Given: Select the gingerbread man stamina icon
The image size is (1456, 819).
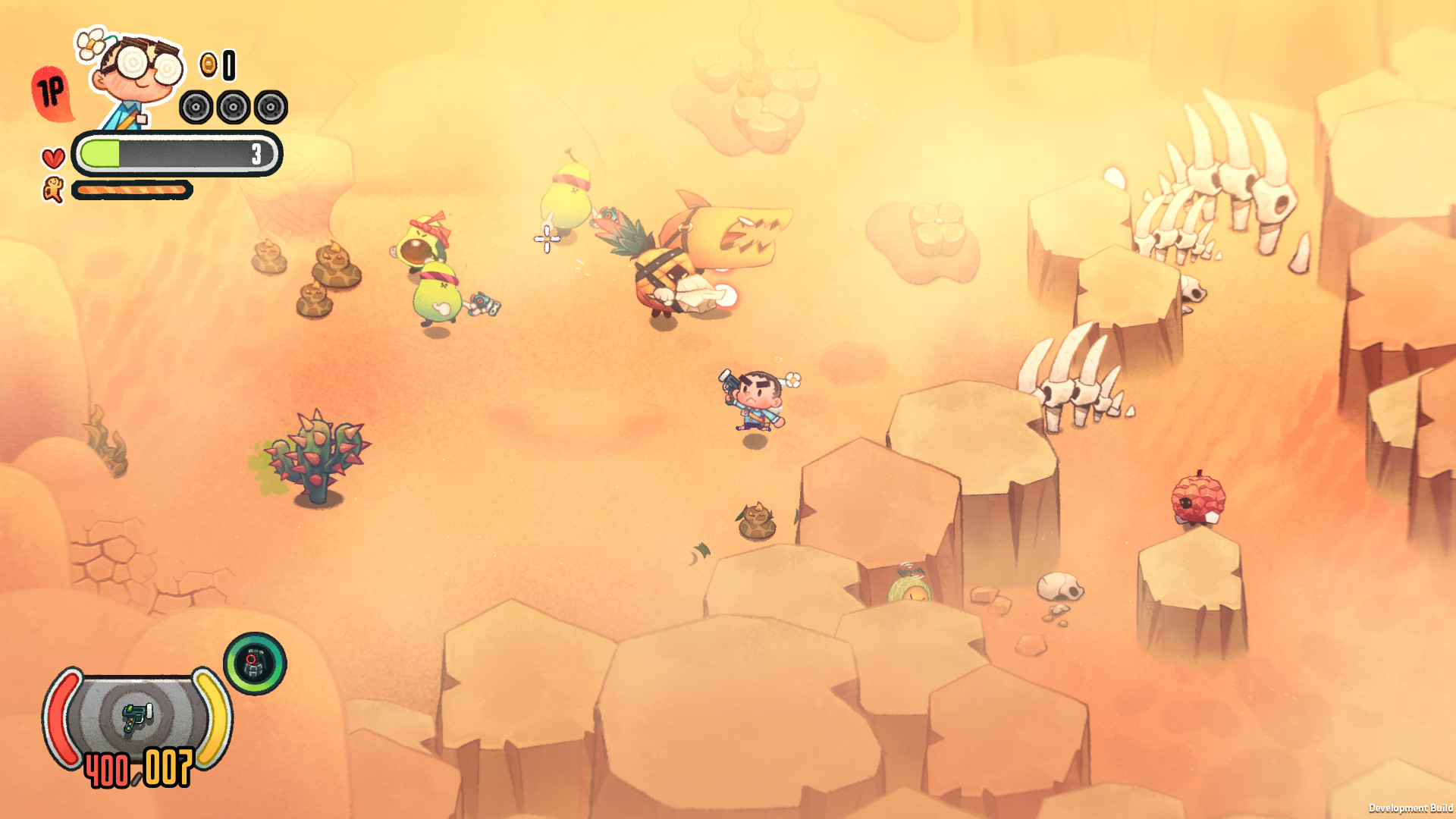Looking at the screenshot, I should [52, 188].
